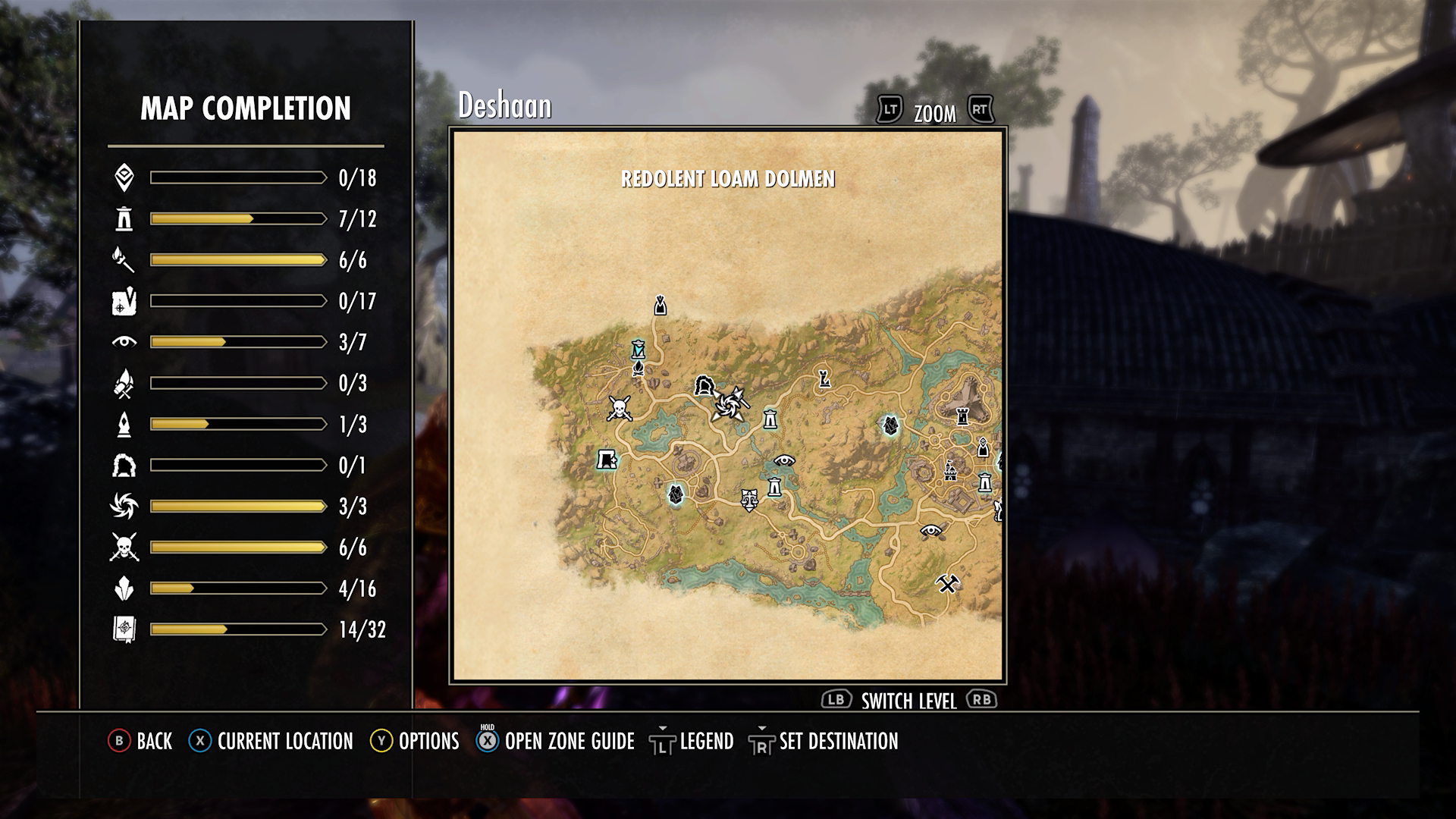Screen dimensions: 1456x819
Task: Select the crossed hammers crafting marker
Action: pos(947,583)
